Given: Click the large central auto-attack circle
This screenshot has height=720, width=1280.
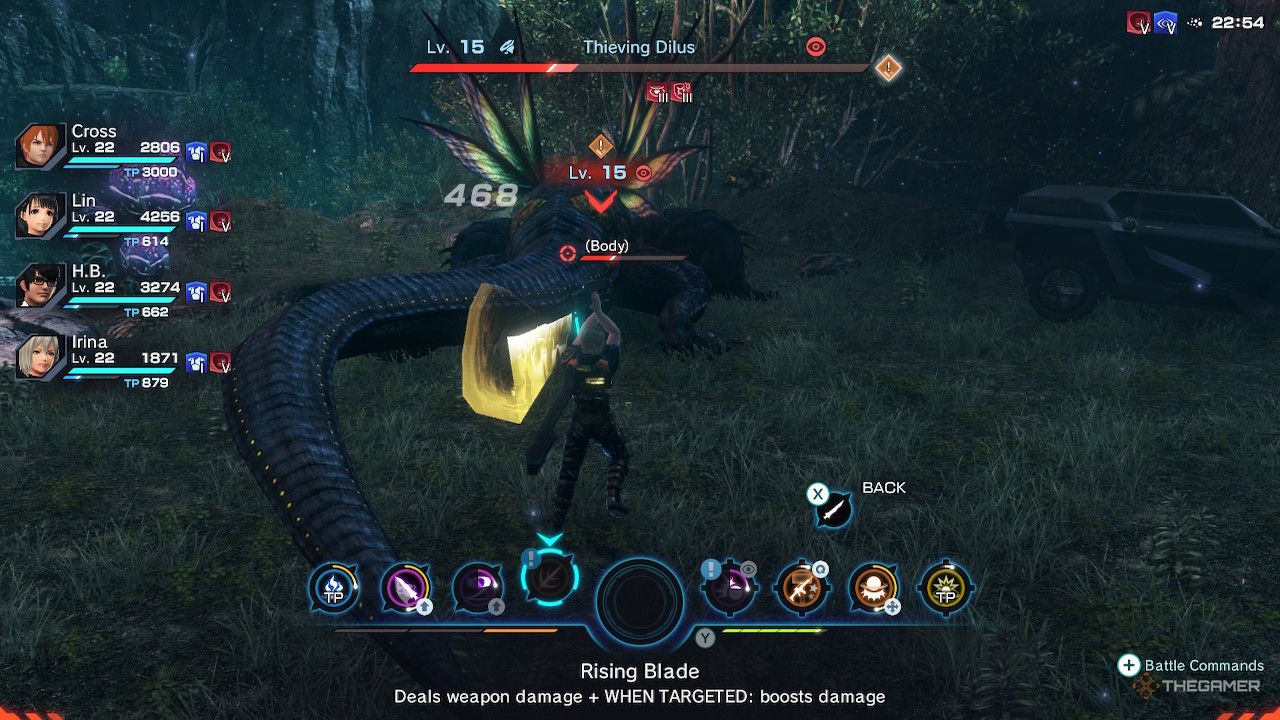Looking at the screenshot, I should pyautogui.click(x=640, y=602).
